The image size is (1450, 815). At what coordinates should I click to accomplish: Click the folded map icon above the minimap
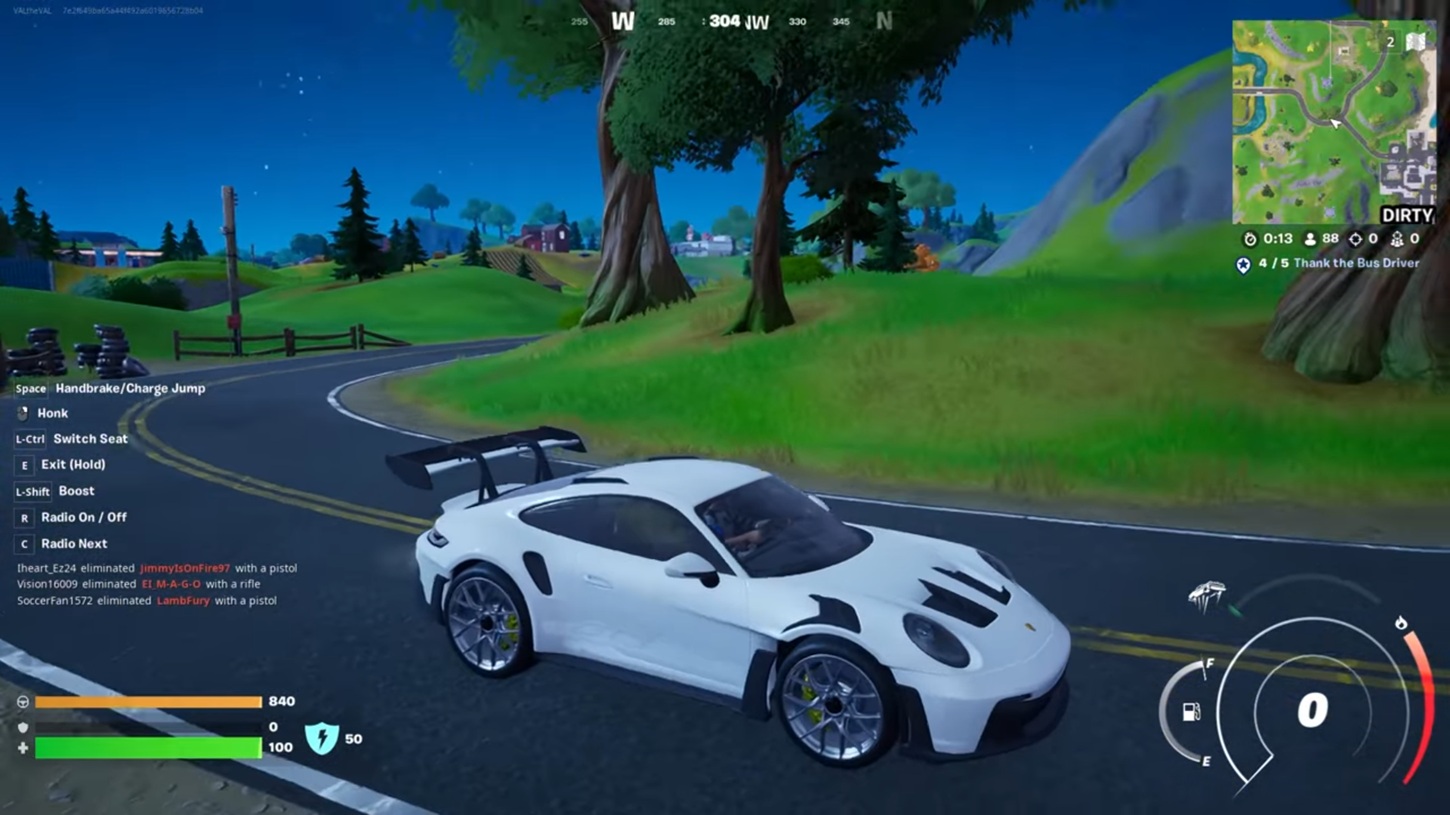coord(1416,42)
